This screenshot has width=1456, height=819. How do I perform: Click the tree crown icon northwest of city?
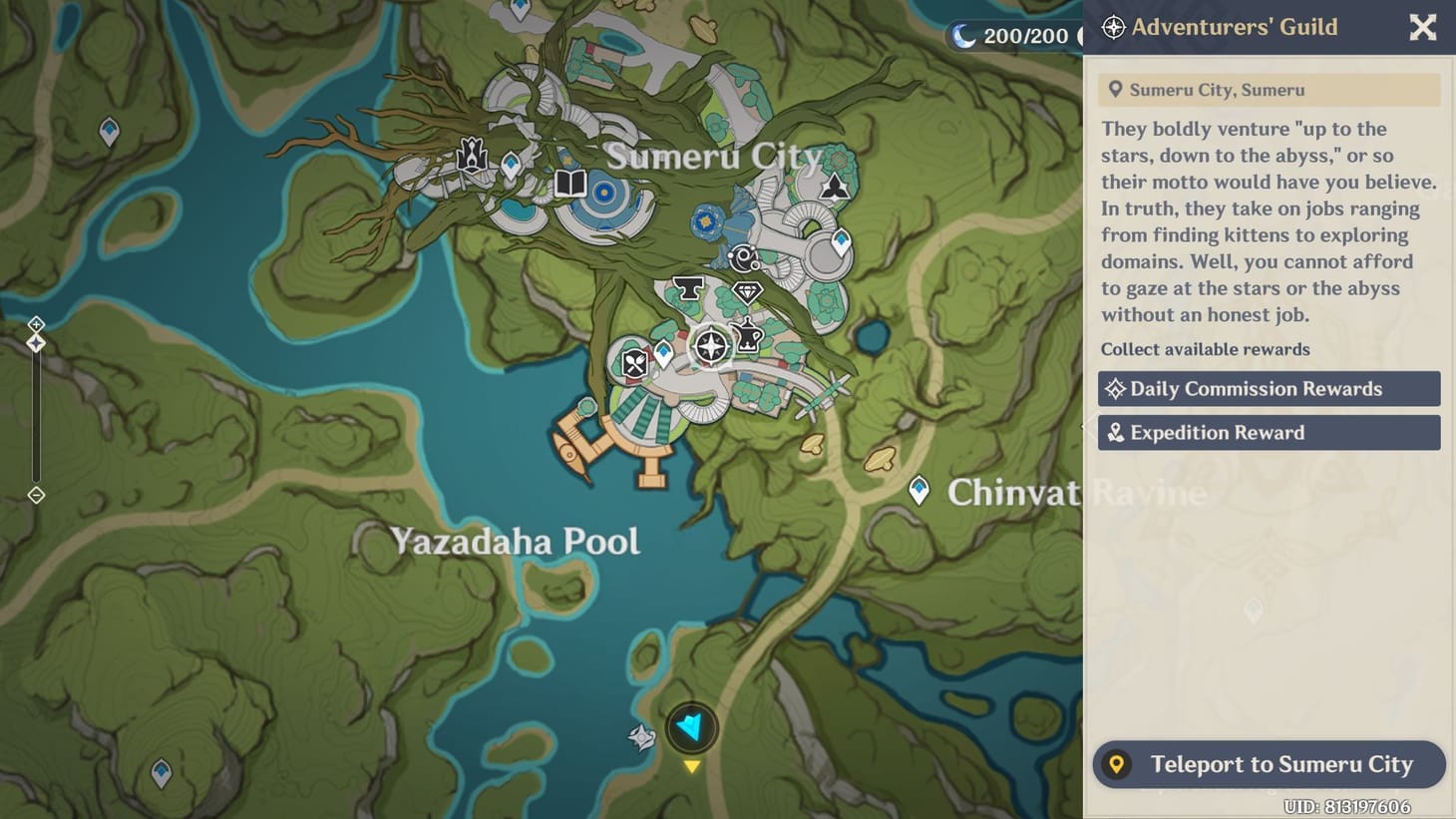pos(471,156)
